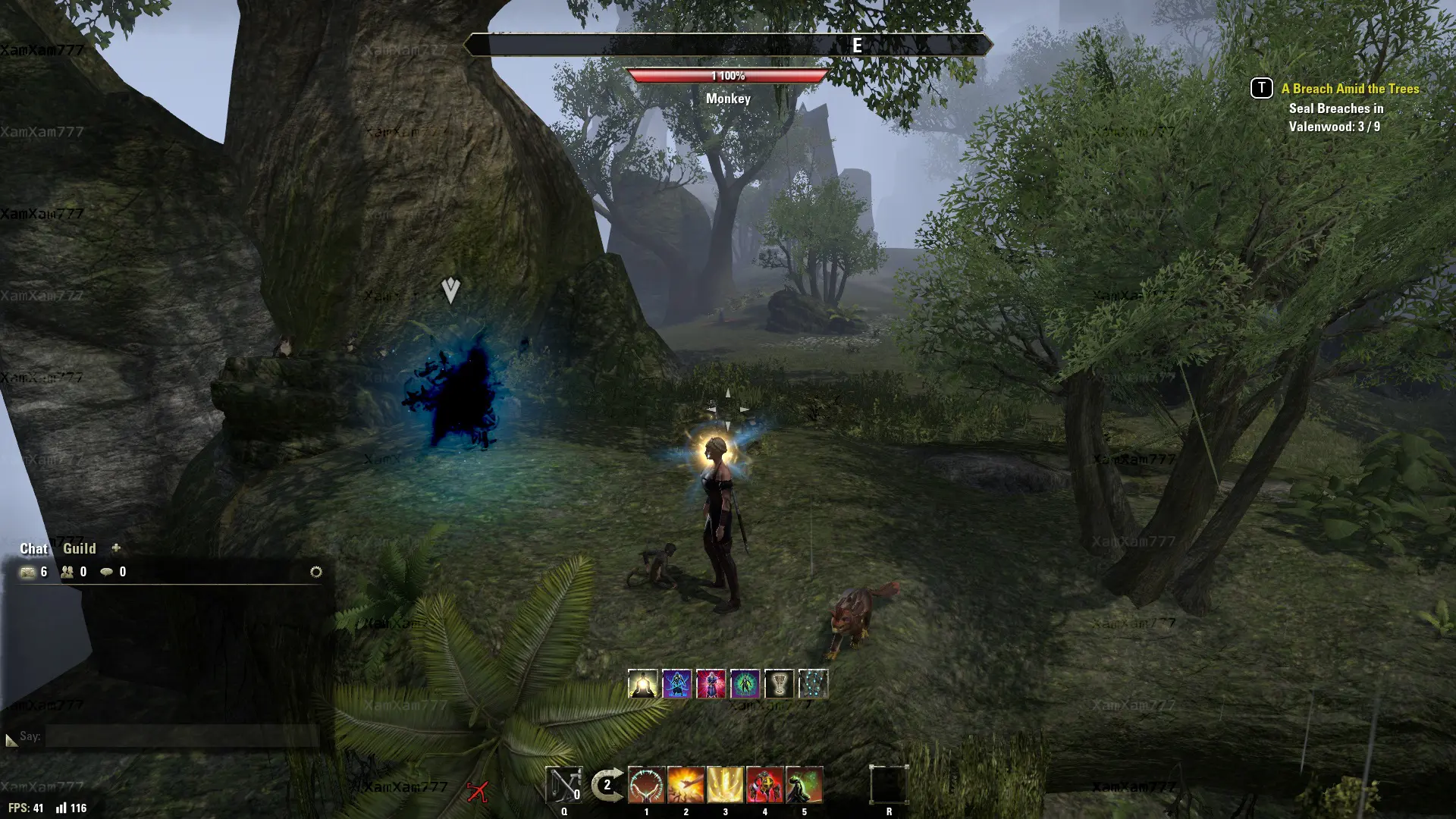Open the mail envelope notifications

point(27,572)
